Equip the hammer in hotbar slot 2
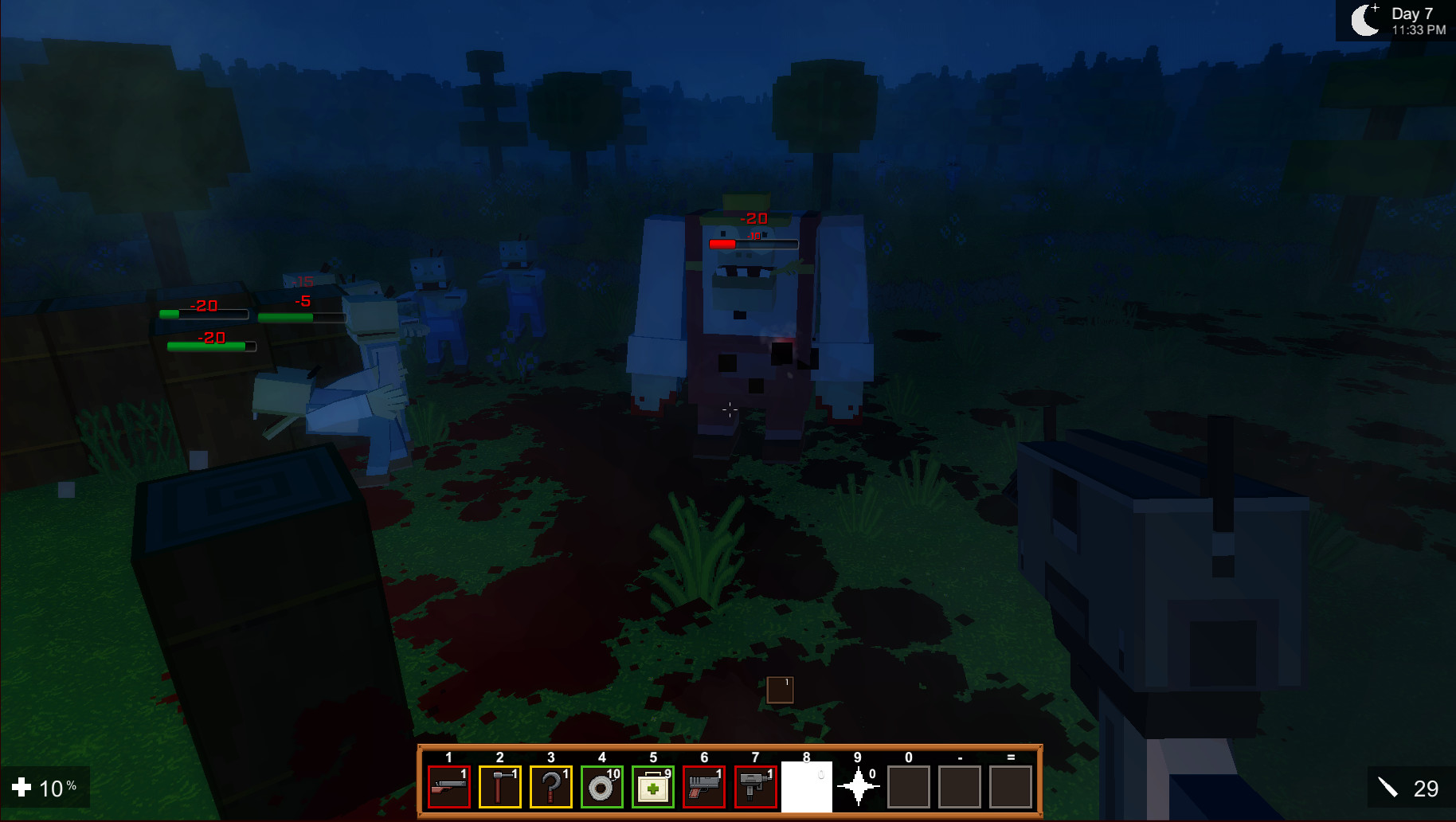Screen dimensions: 1456x822 pyautogui.click(x=501, y=787)
